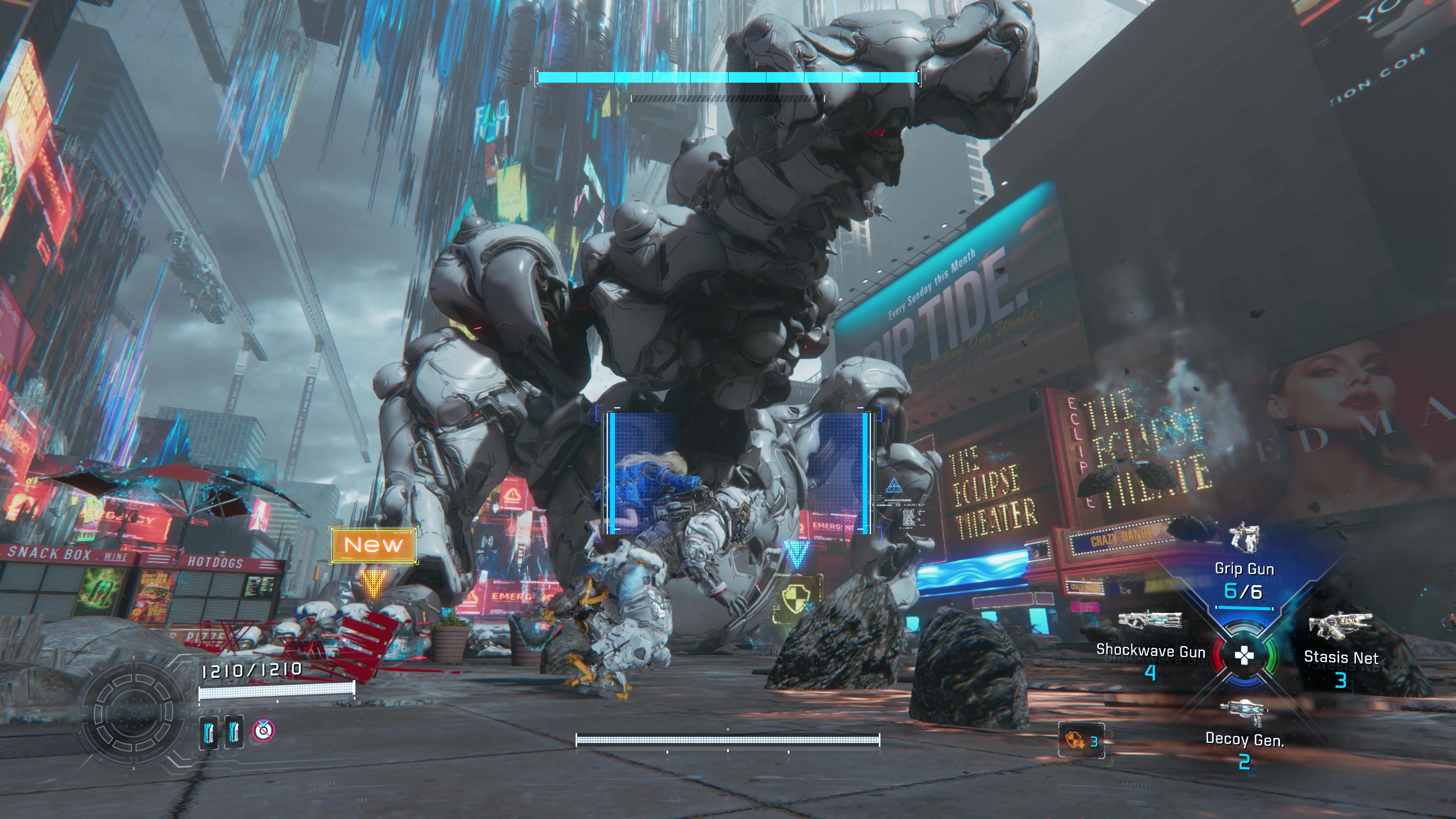1456x819 pixels.
Task: Click the orange New marker tag
Action: tap(373, 545)
